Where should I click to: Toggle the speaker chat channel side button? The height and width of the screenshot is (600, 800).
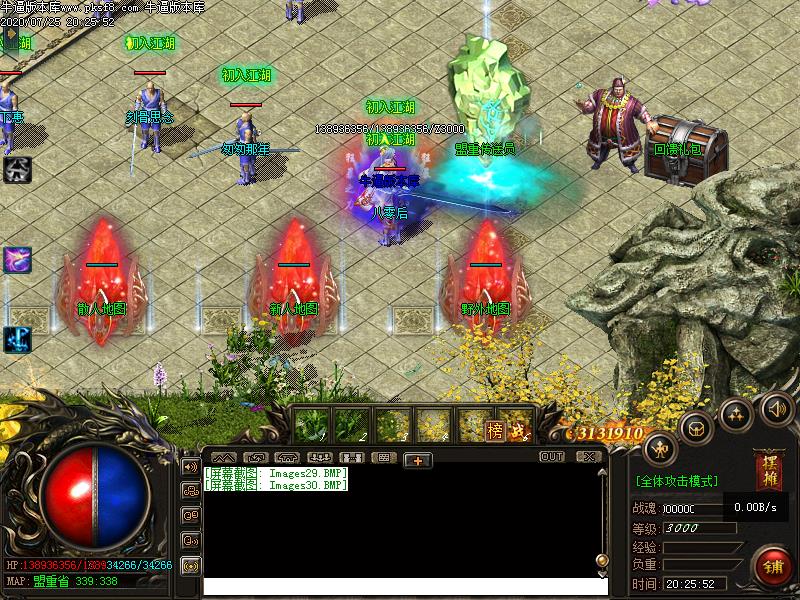click(x=190, y=465)
